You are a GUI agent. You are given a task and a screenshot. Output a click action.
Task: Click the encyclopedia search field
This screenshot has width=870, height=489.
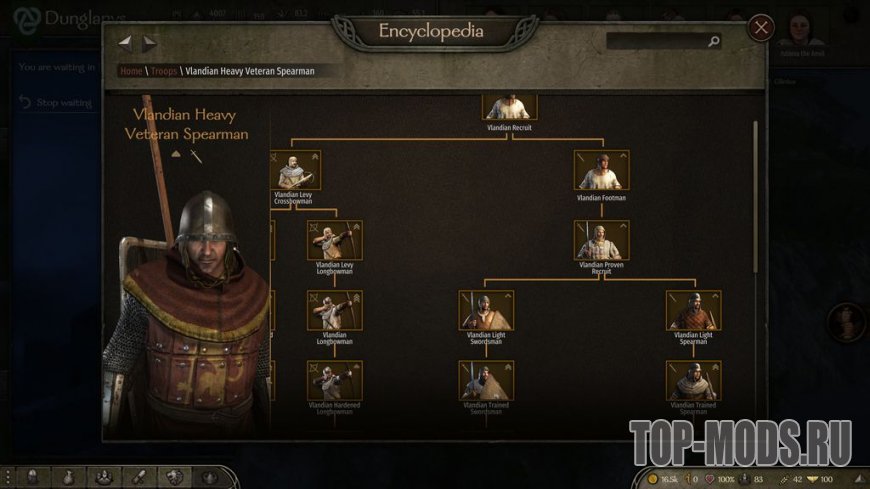[658, 41]
